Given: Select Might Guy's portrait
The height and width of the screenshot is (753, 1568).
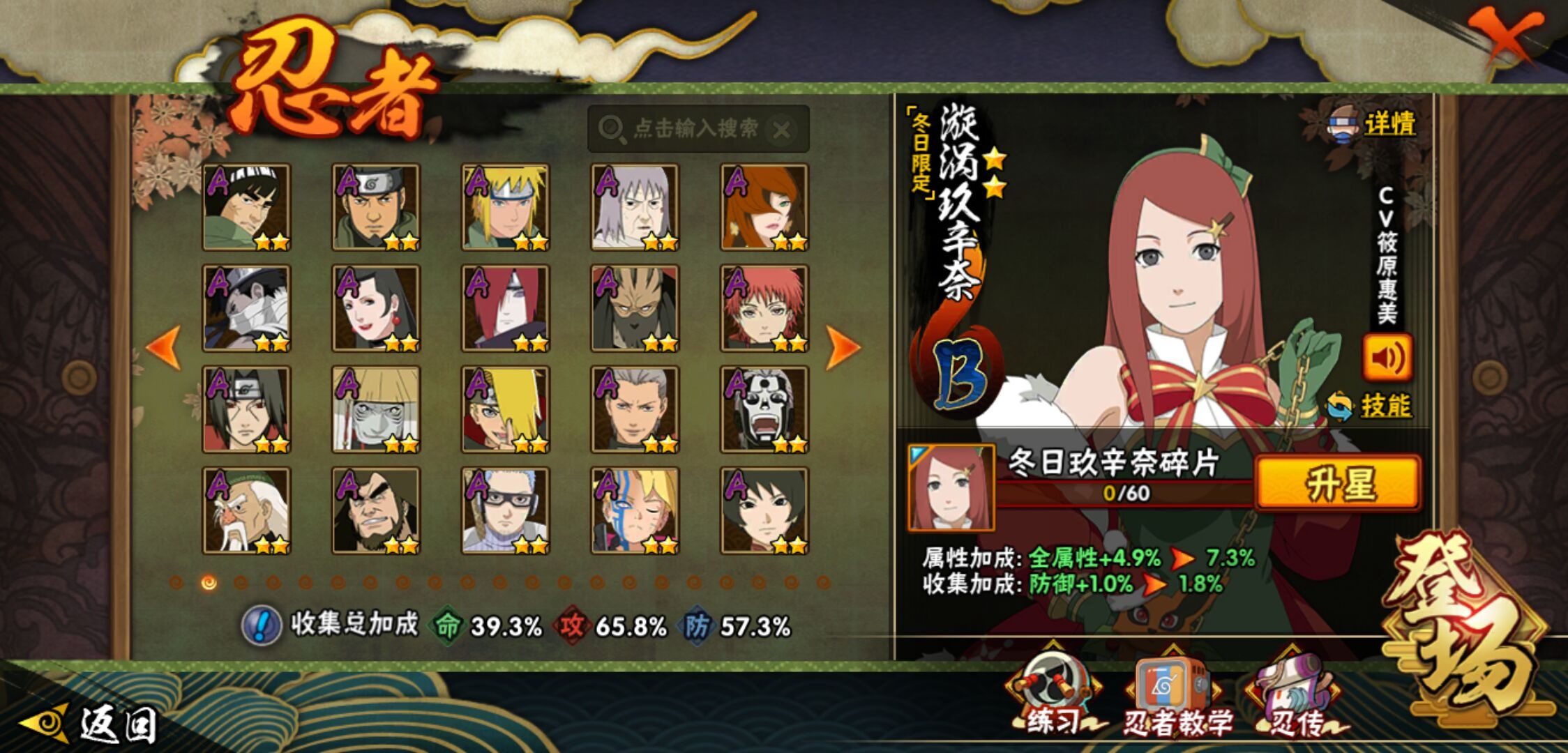Looking at the screenshot, I should point(246,207).
